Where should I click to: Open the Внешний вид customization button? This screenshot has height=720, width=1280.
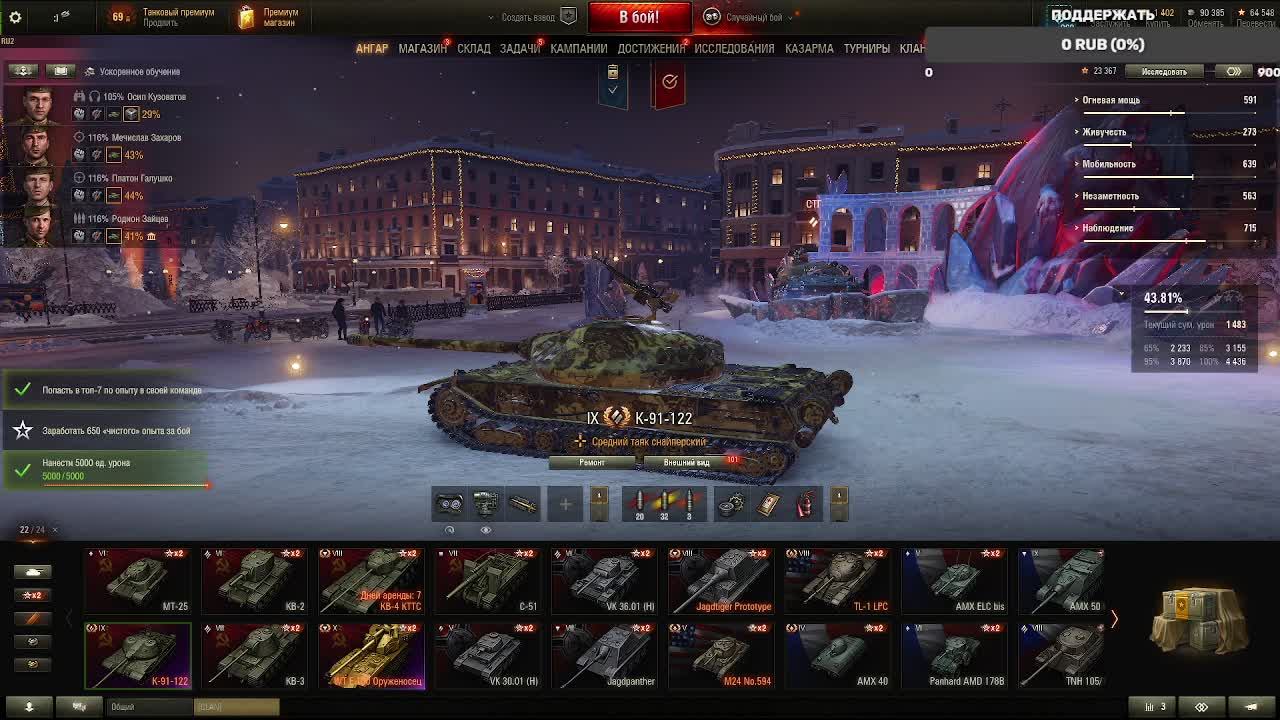688,462
